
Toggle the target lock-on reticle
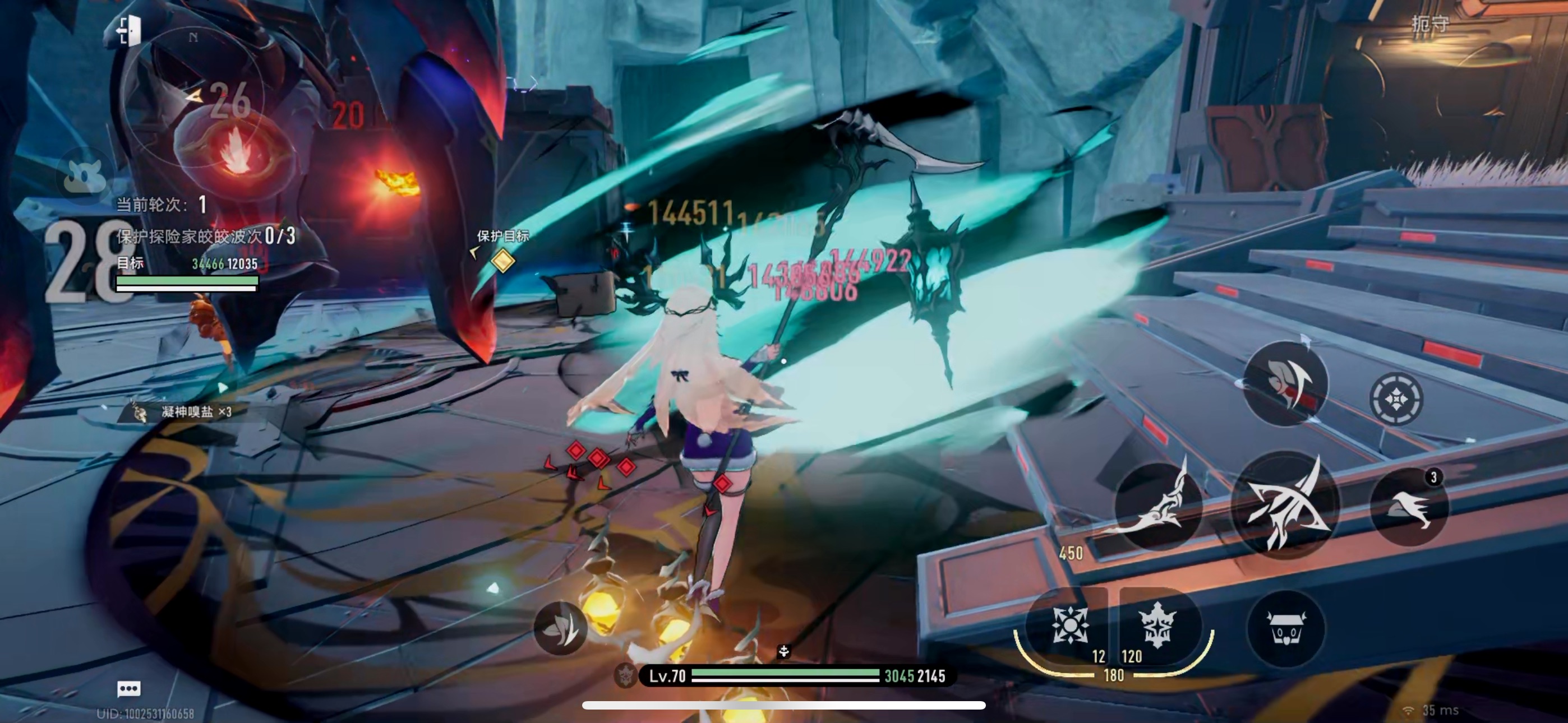click(1396, 398)
